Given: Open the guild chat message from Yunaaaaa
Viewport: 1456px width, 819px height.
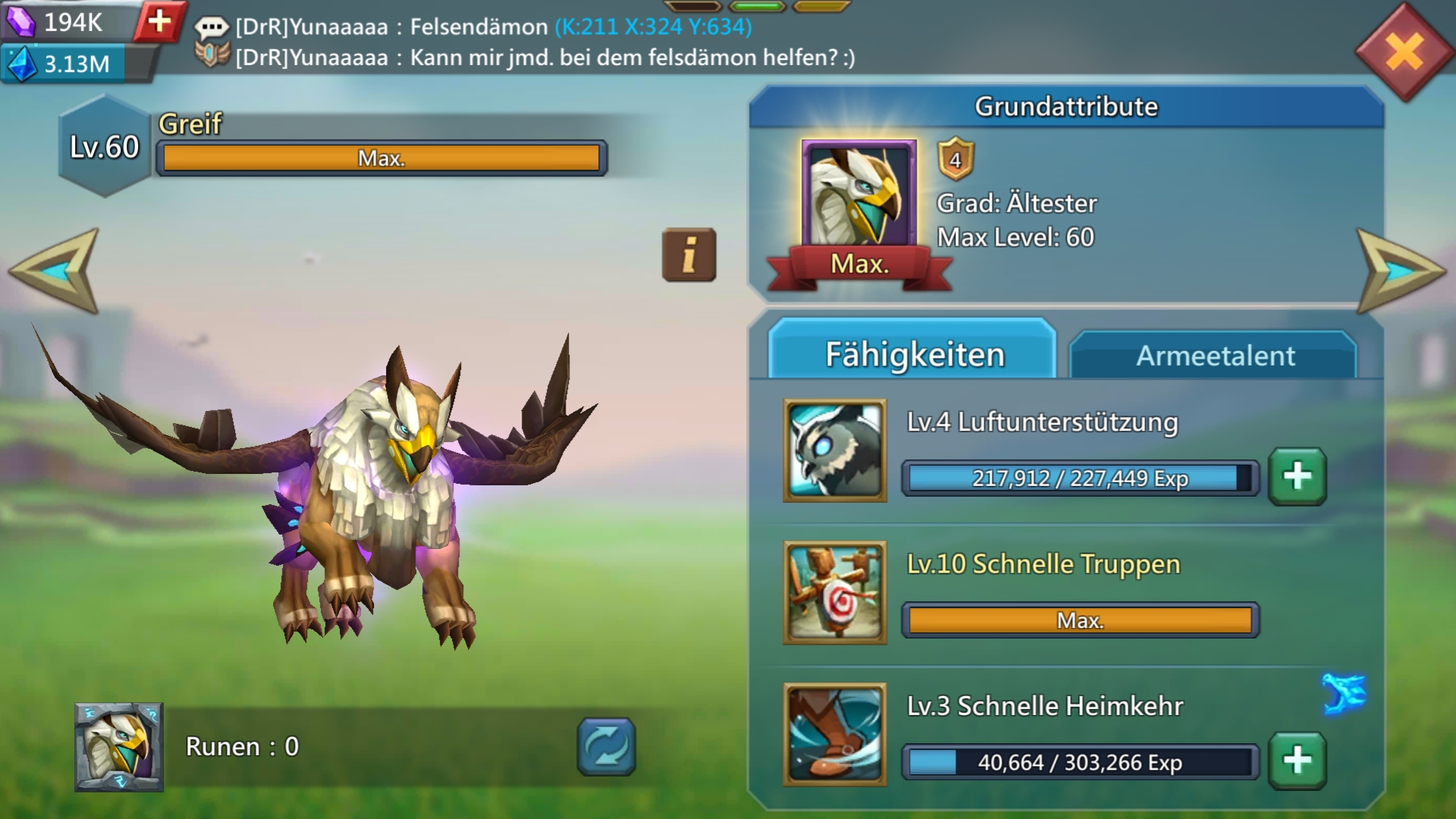Looking at the screenshot, I should [544, 58].
